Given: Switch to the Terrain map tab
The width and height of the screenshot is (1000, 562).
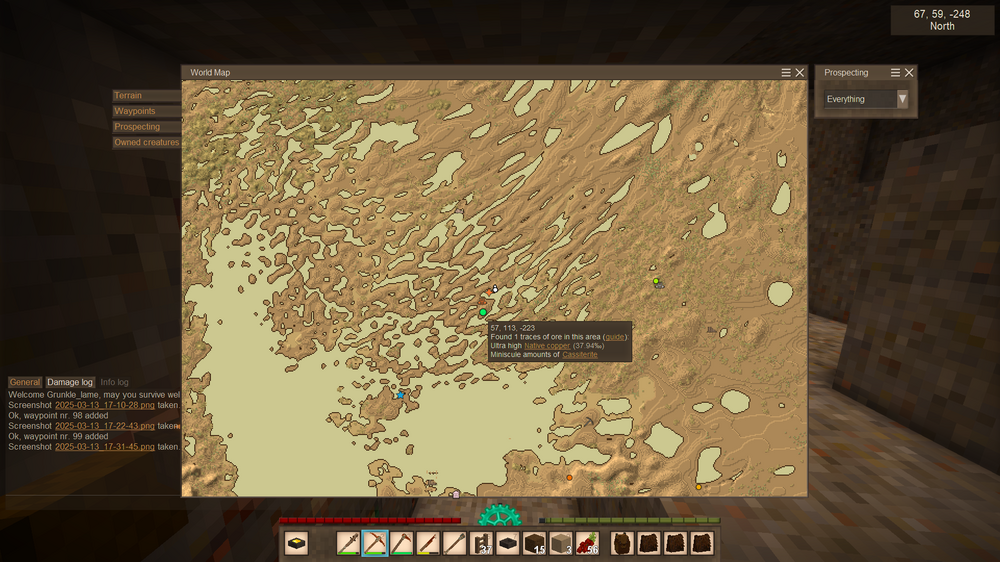Looking at the screenshot, I should [128, 96].
